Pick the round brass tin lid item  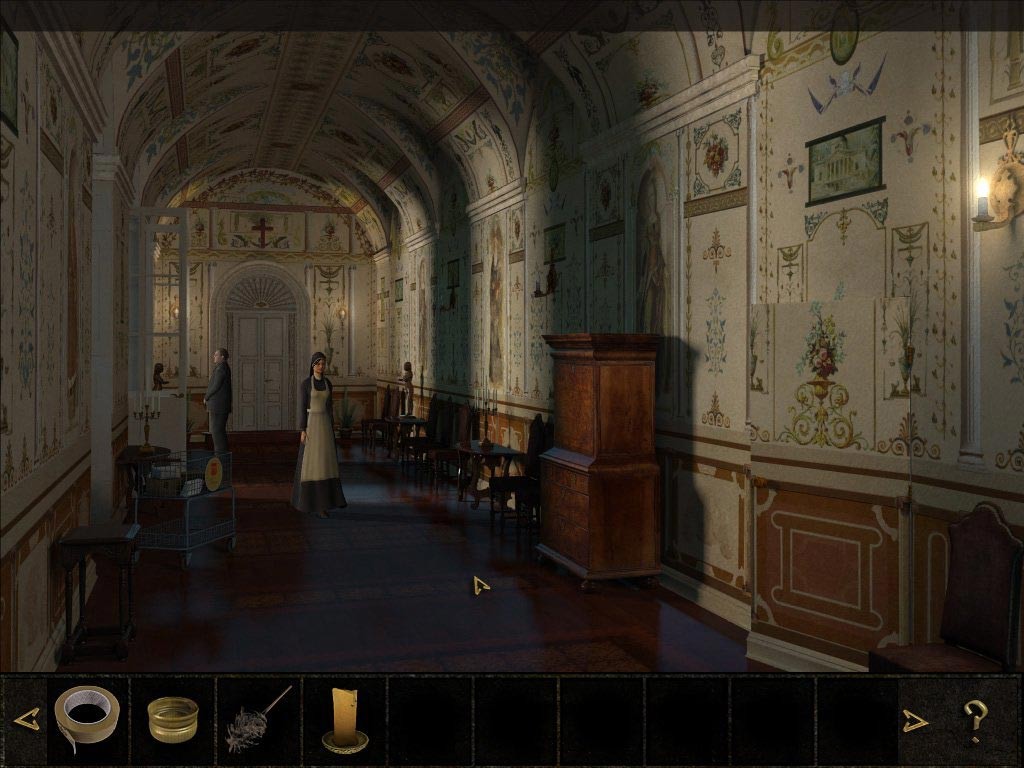coord(173,720)
